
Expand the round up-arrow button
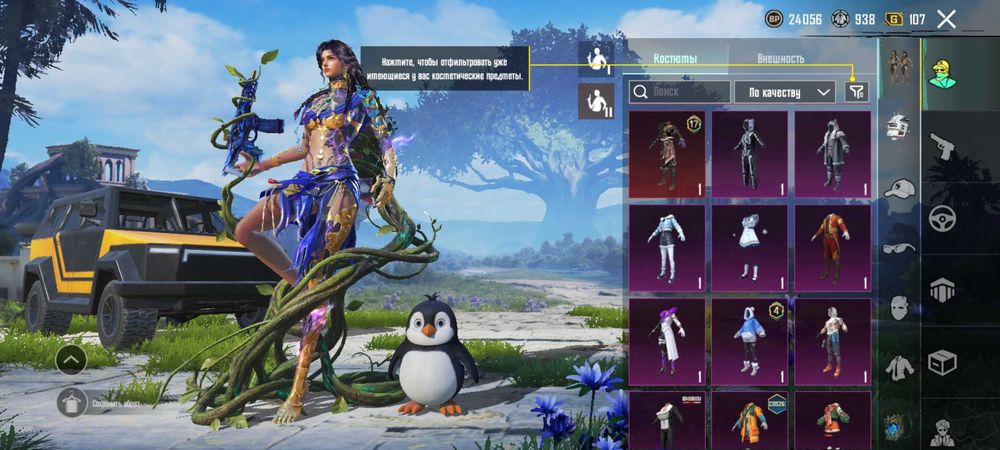pyautogui.click(x=70, y=358)
